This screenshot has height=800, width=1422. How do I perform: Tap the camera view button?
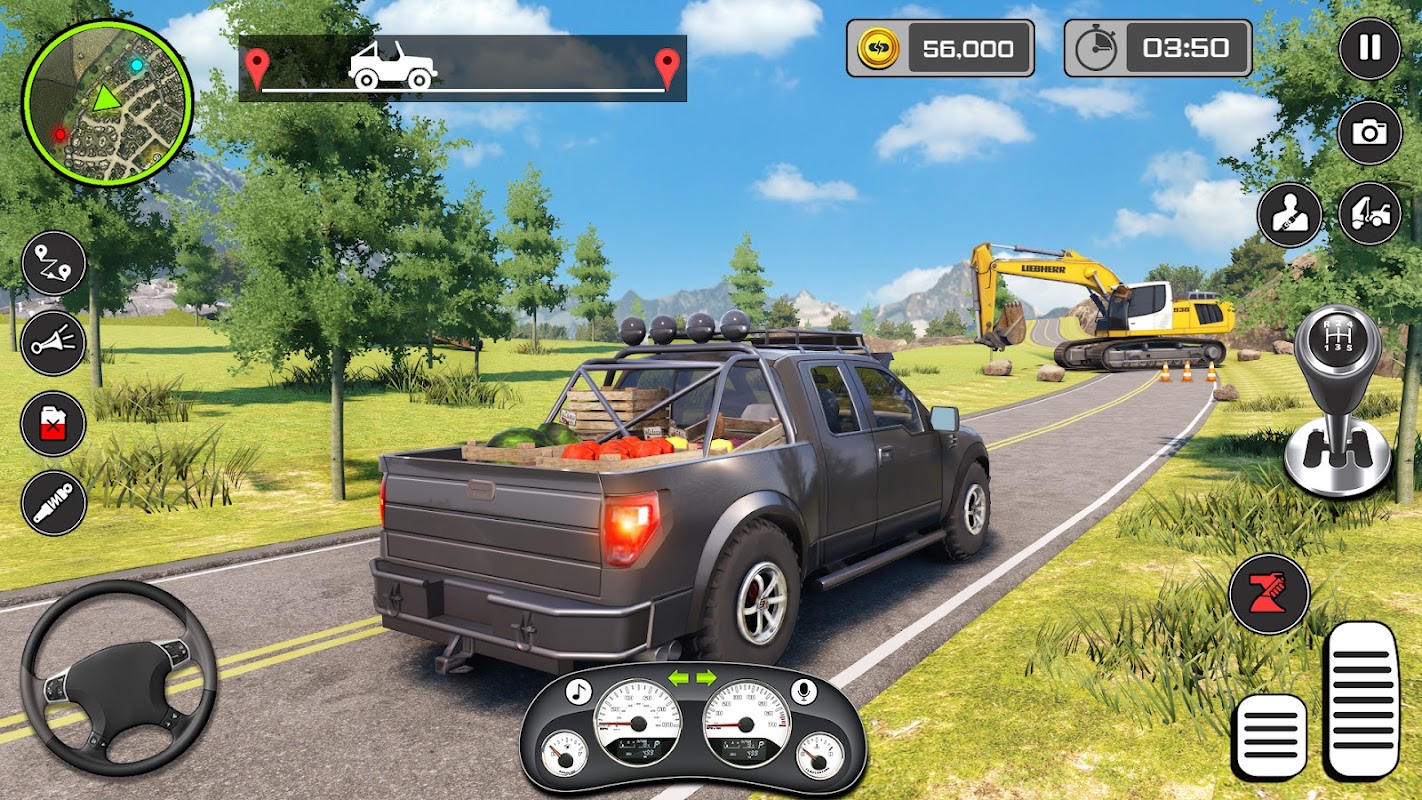pos(1369,132)
